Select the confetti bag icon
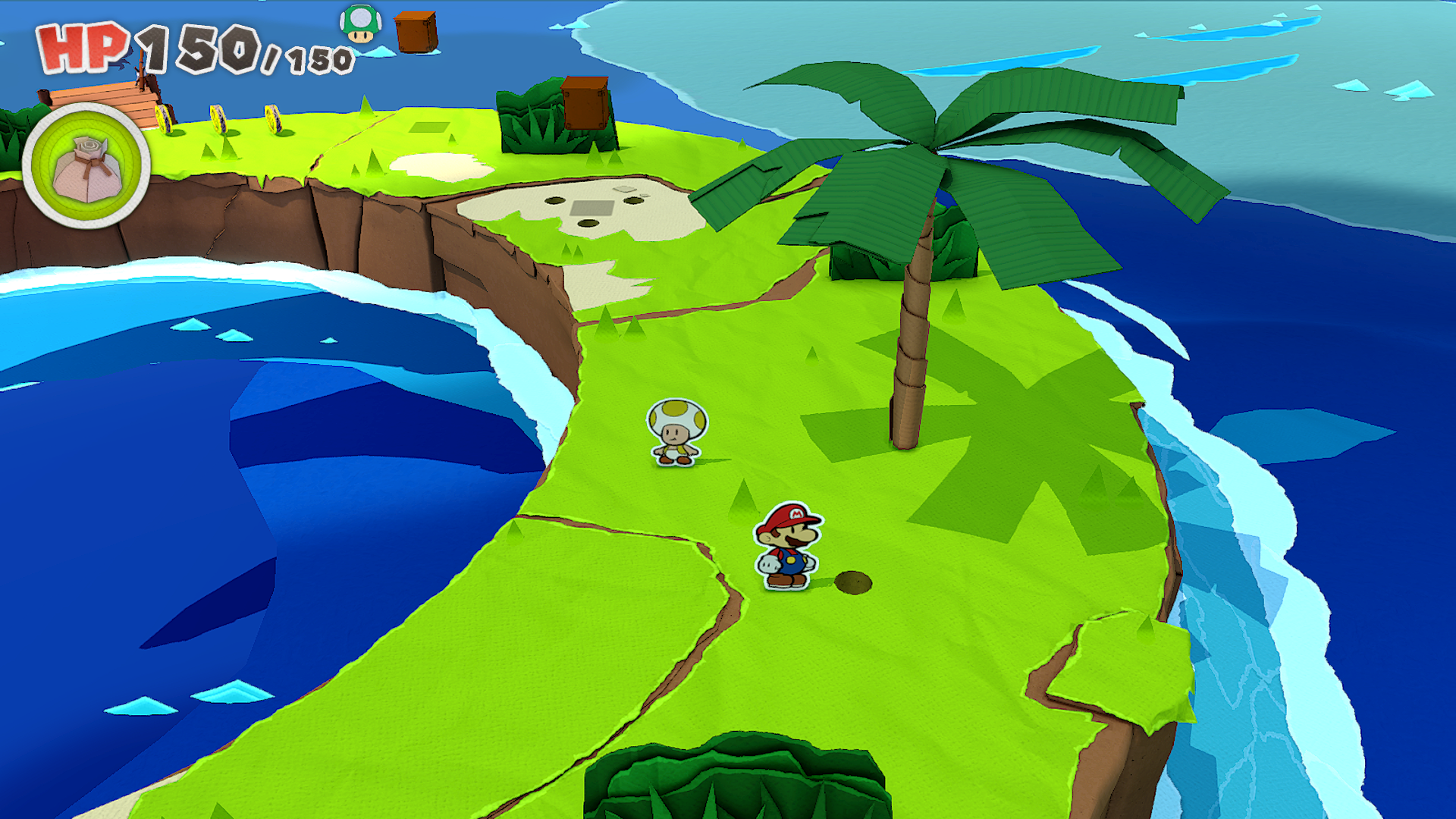The width and height of the screenshot is (1456, 819). pyautogui.click(x=86, y=168)
